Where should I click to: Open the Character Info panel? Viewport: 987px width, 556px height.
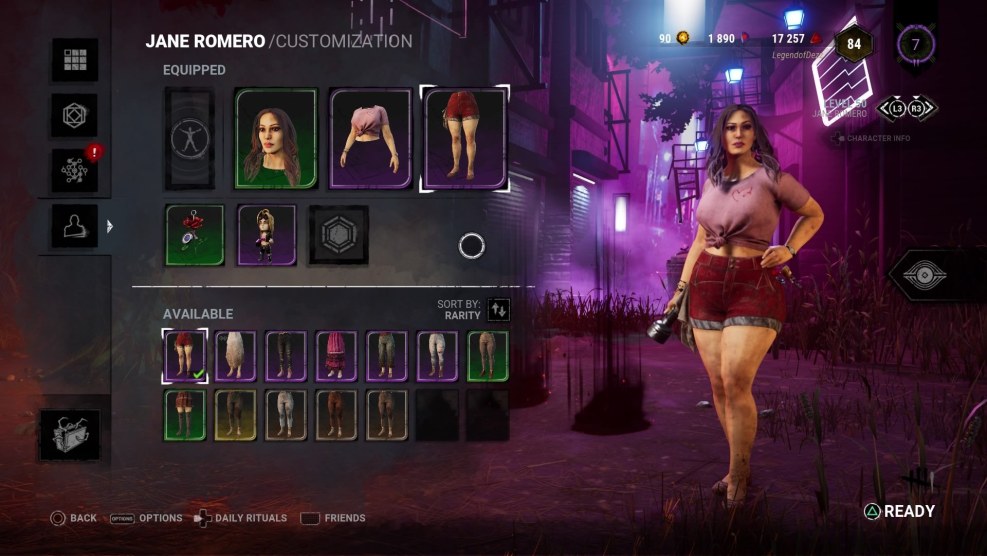[x=875, y=138]
